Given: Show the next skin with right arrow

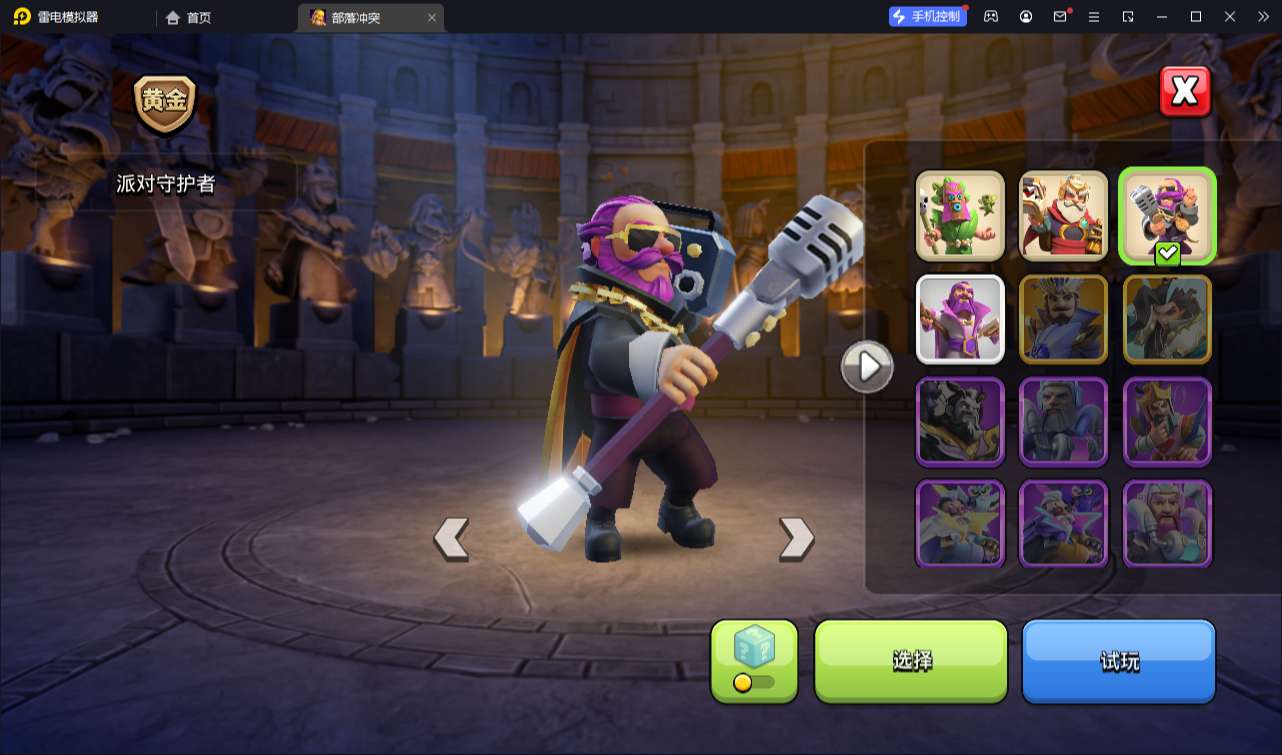Looking at the screenshot, I should [796, 539].
